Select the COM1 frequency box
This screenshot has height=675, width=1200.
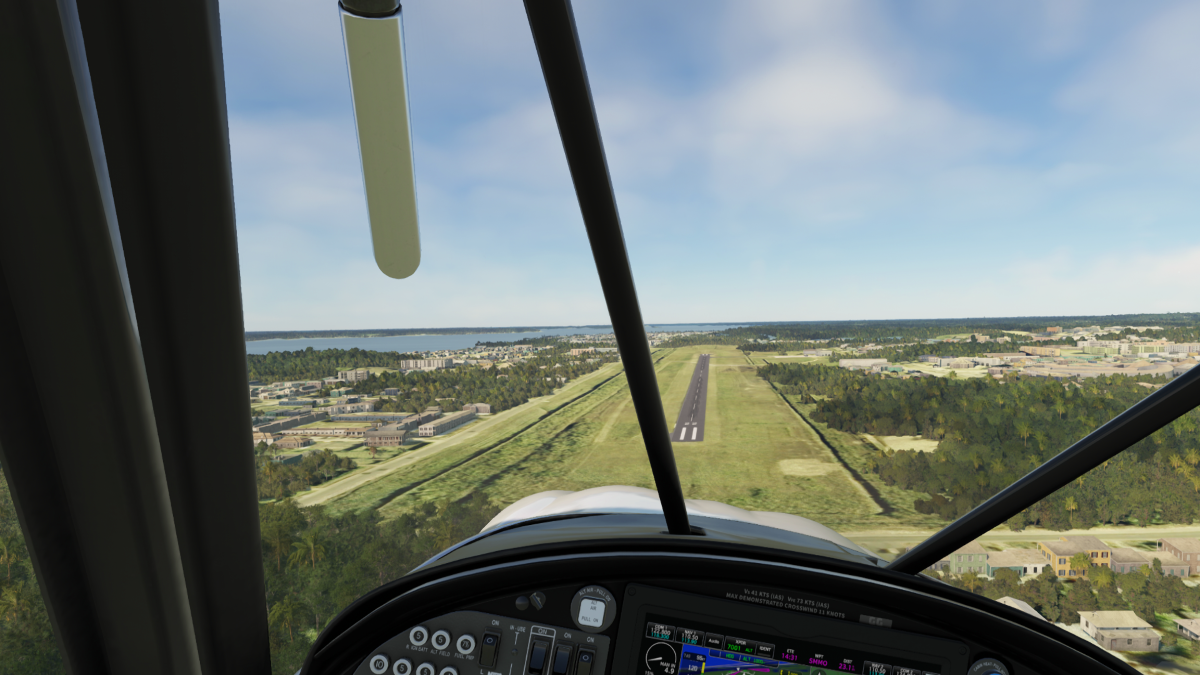pyautogui.click(x=659, y=631)
